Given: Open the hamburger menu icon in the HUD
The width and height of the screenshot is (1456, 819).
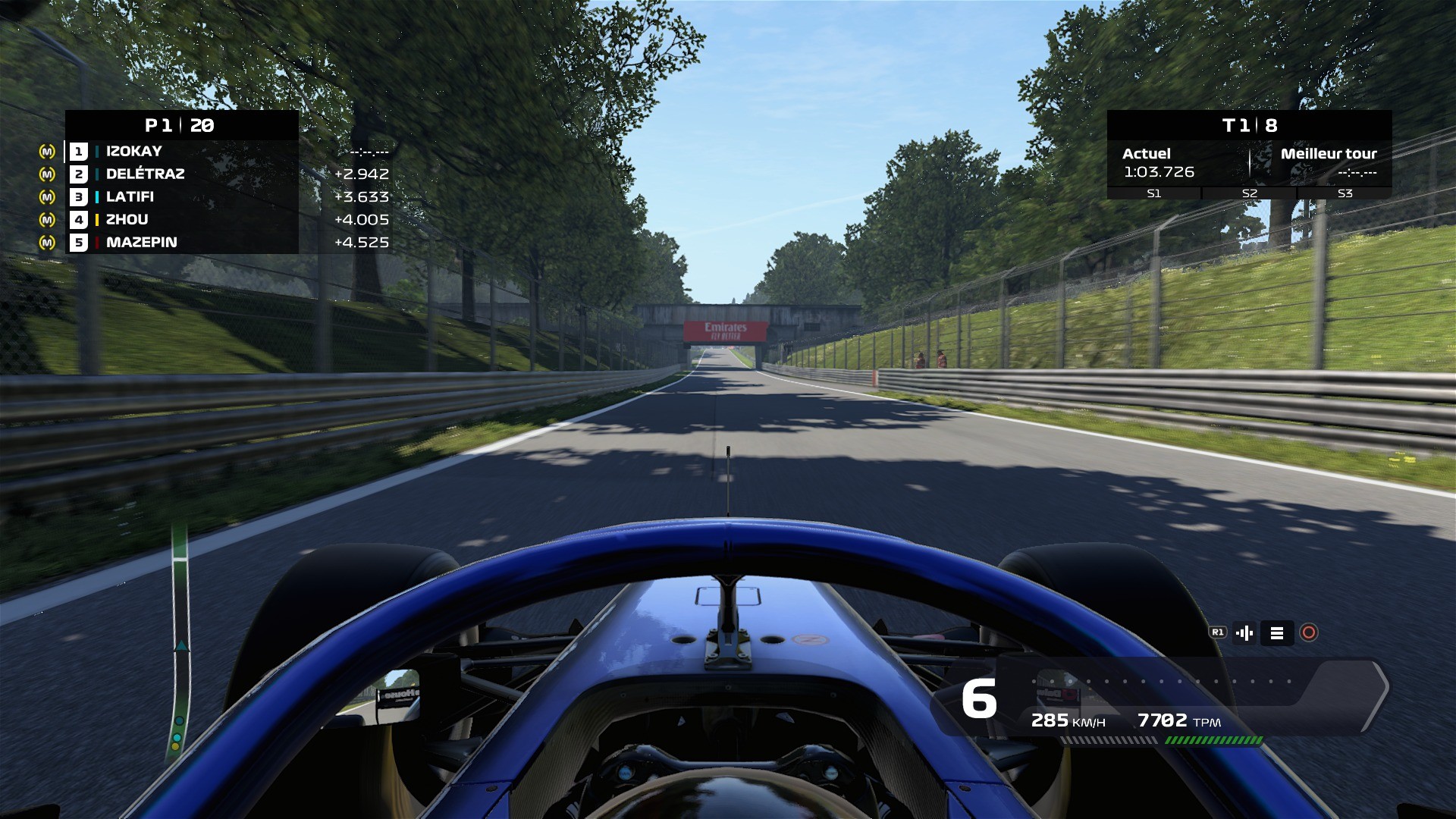Looking at the screenshot, I should coord(1277,633).
